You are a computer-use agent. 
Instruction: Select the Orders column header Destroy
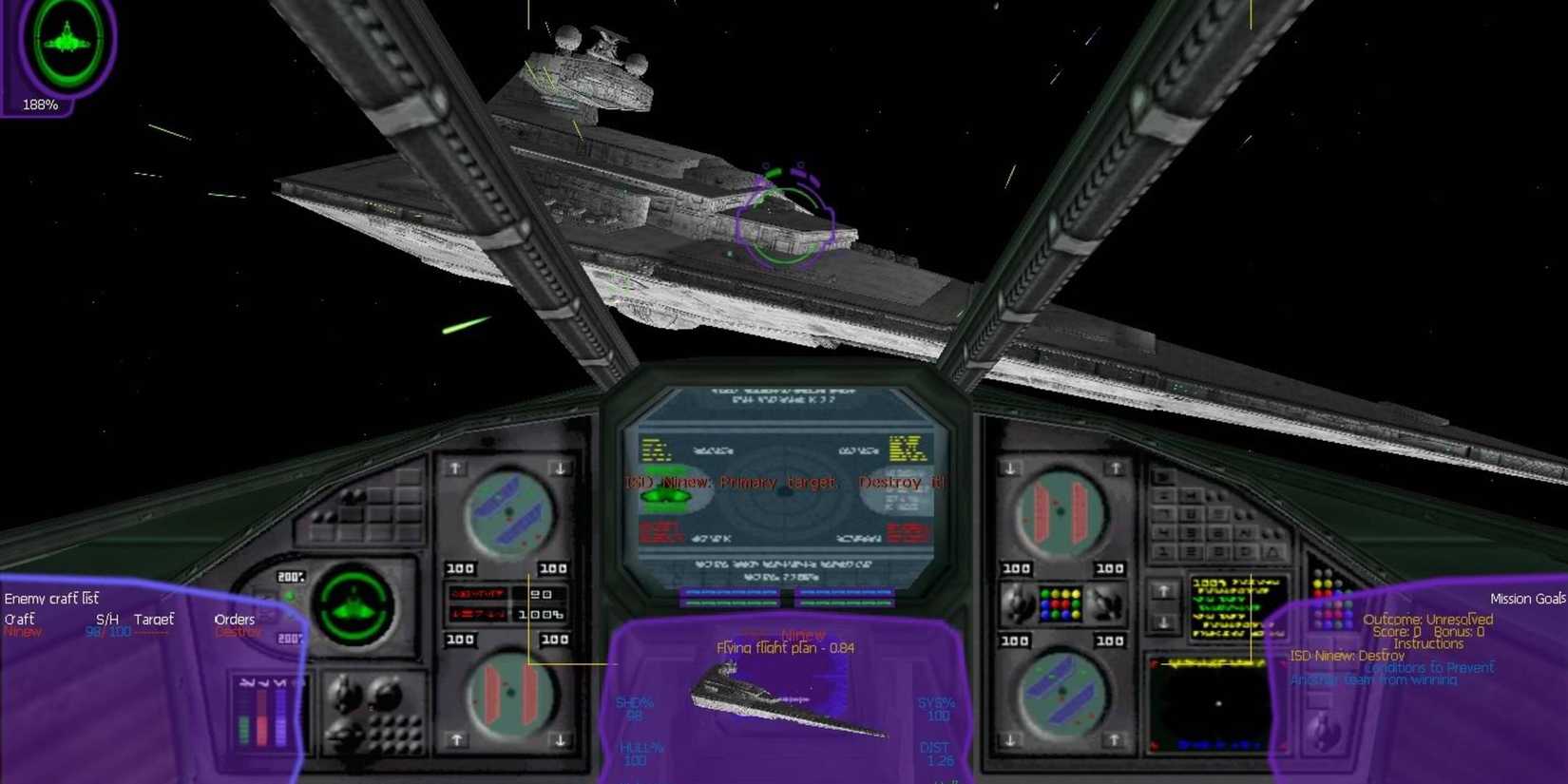coord(238,630)
